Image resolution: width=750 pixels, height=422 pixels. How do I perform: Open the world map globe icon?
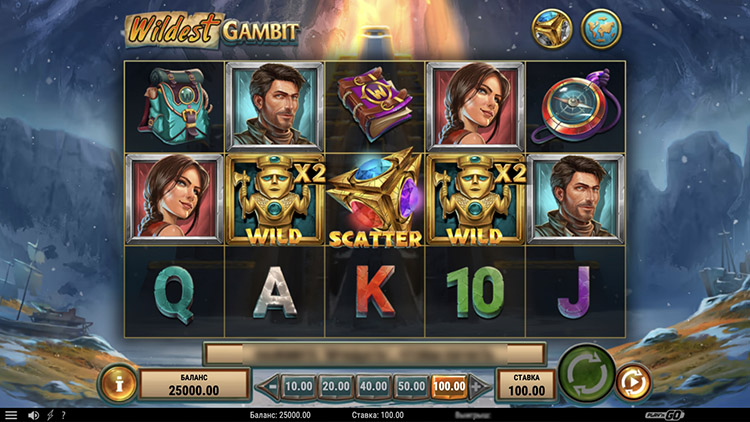click(x=600, y=30)
